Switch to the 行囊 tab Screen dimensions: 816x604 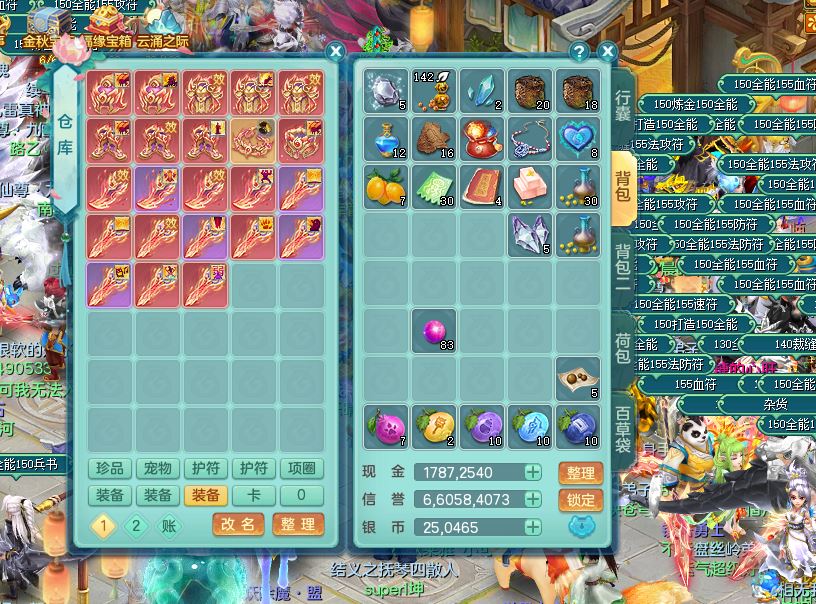[623, 105]
